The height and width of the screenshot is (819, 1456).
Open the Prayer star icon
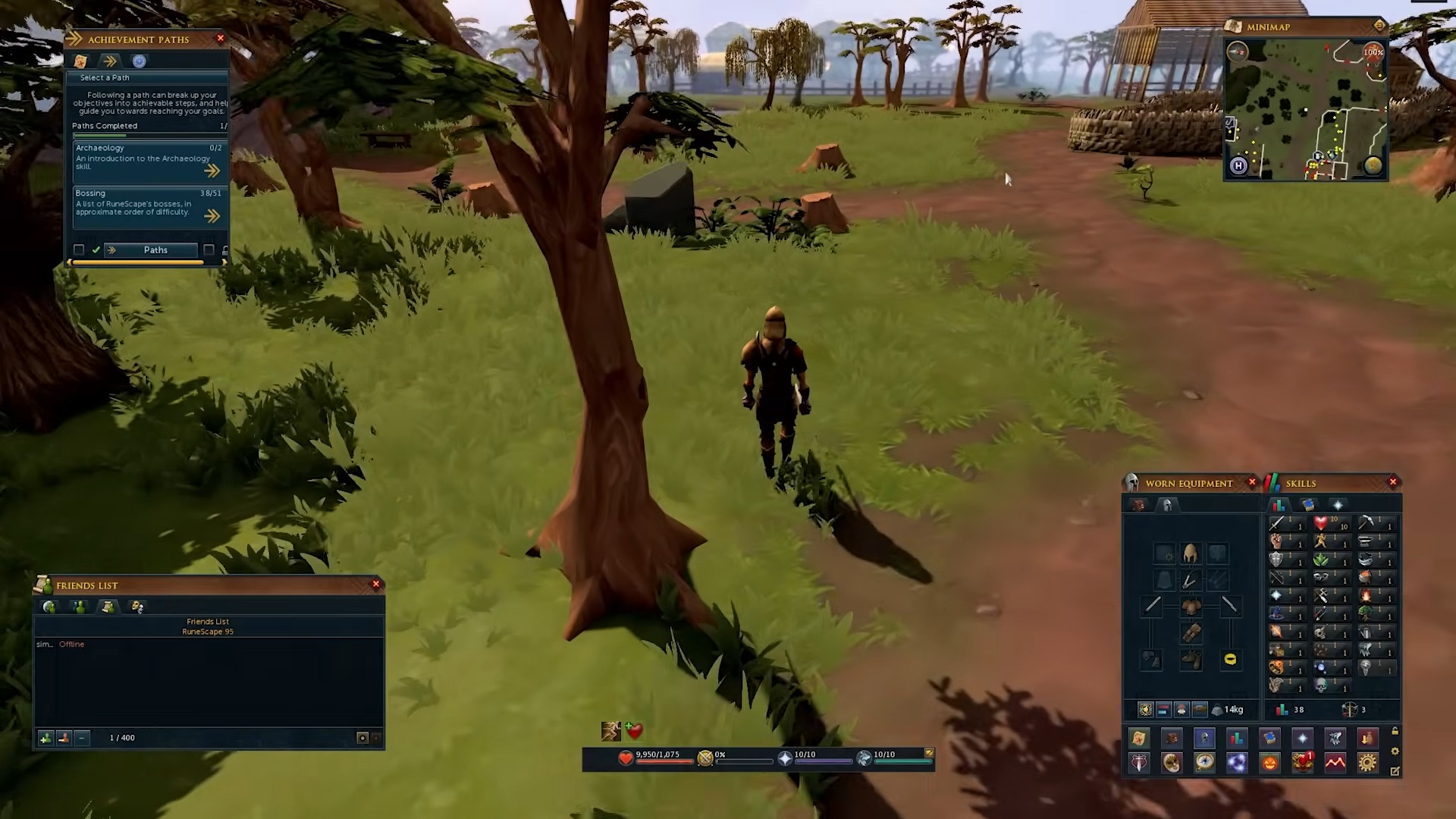click(1302, 738)
